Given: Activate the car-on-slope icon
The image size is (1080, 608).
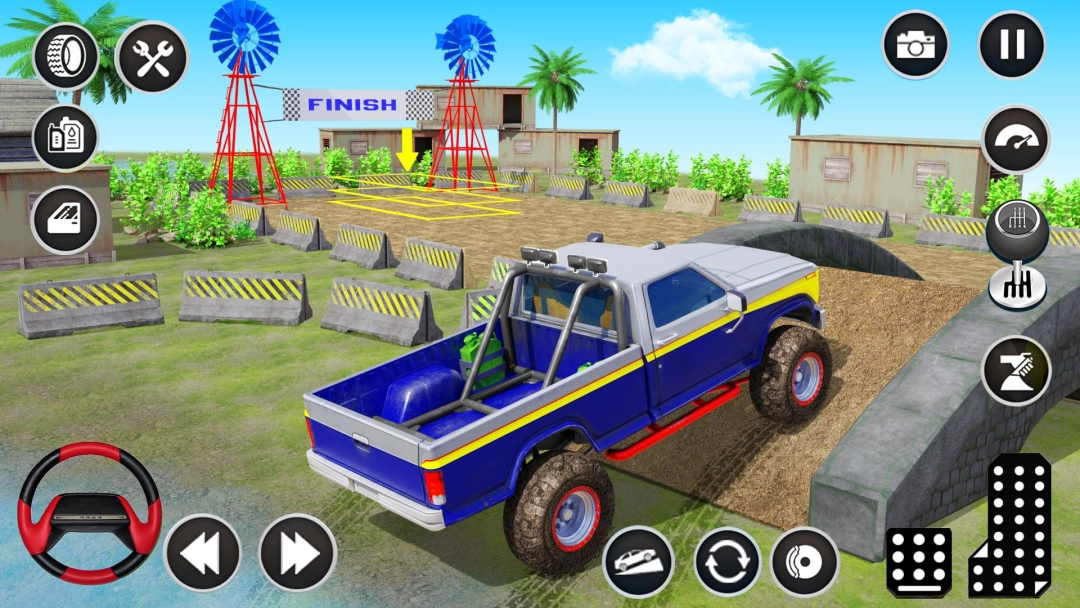Looking at the screenshot, I should point(638,561).
